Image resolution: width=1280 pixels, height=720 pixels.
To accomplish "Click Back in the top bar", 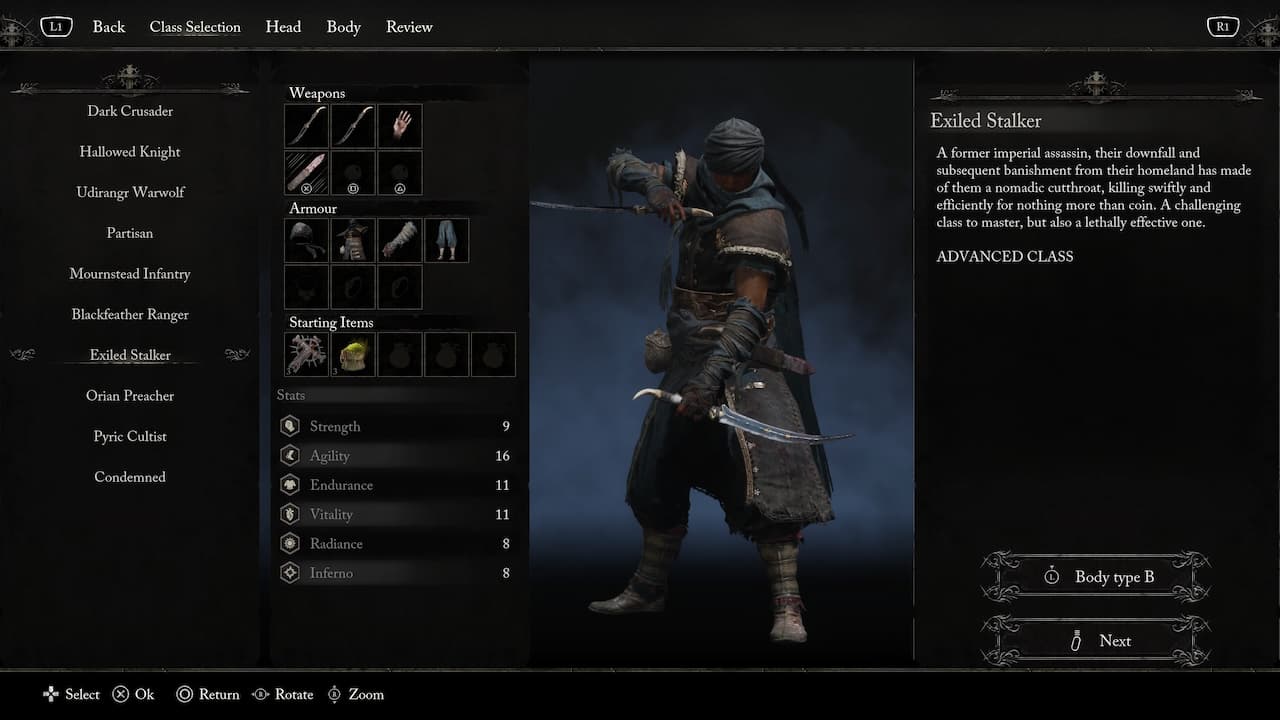I will tap(108, 27).
